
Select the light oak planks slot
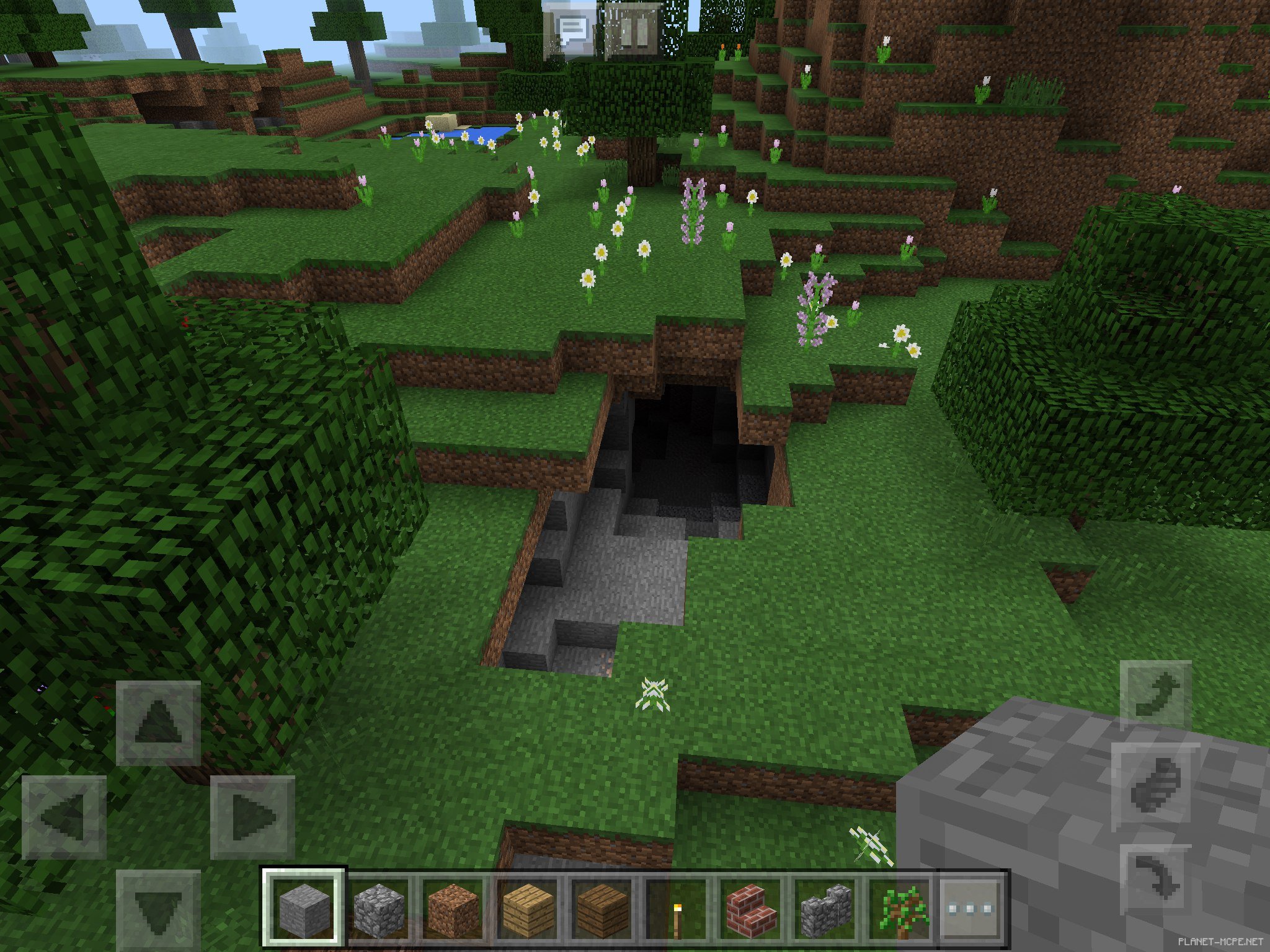coord(526,909)
